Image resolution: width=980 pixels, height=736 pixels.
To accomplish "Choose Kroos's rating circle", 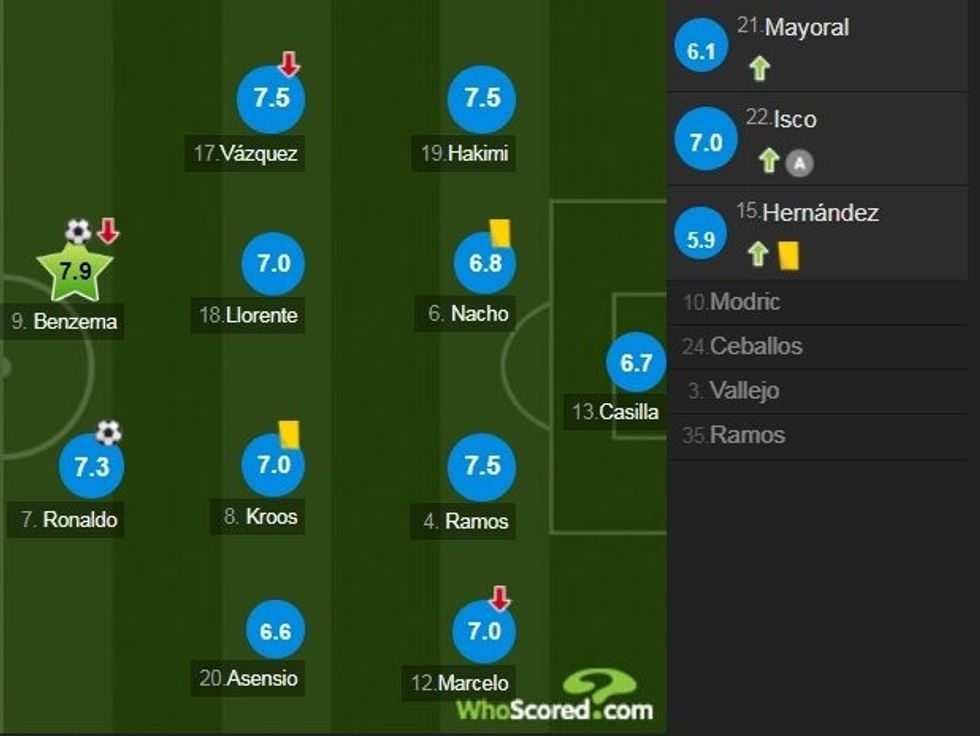I will pos(273,465).
